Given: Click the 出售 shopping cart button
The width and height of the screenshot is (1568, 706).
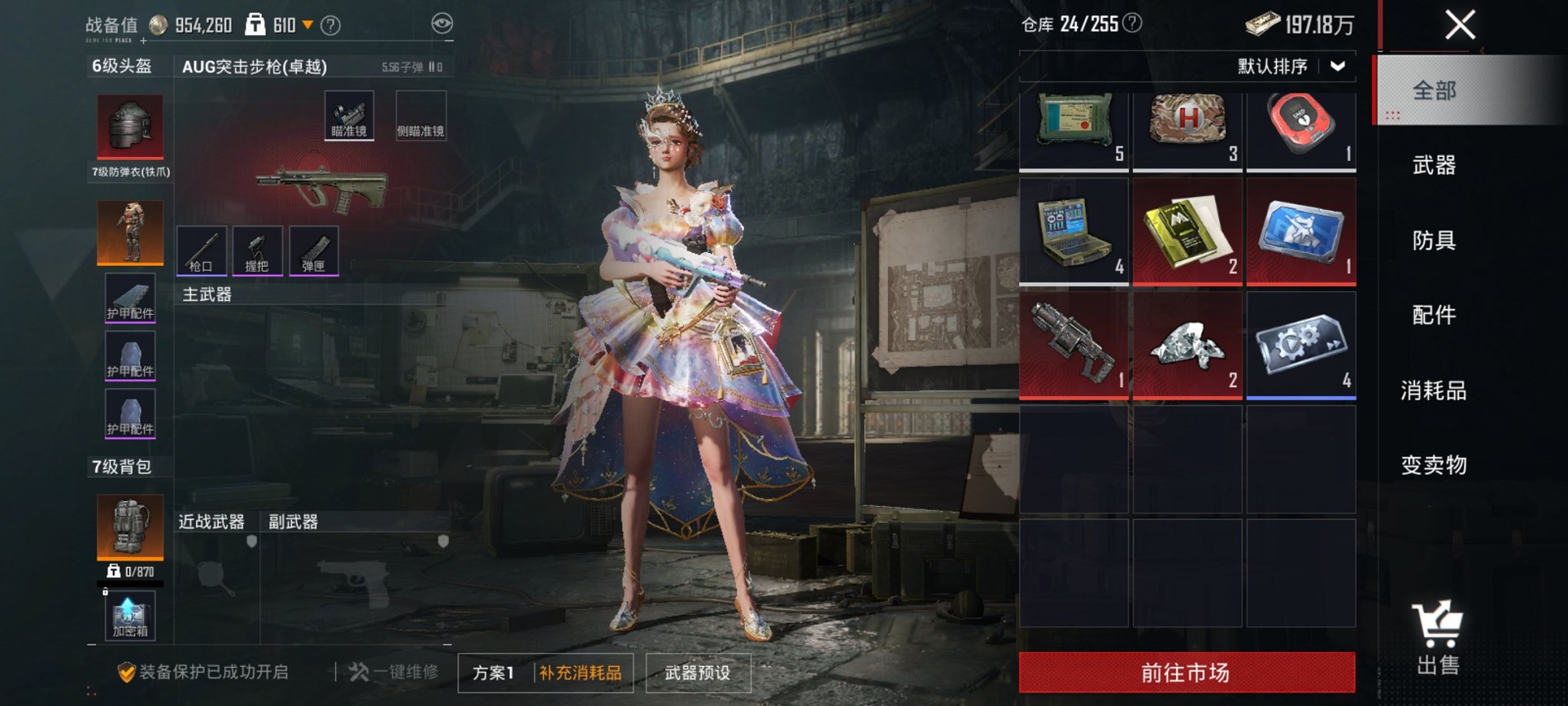Looking at the screenshot, I should click(1437, 638).
